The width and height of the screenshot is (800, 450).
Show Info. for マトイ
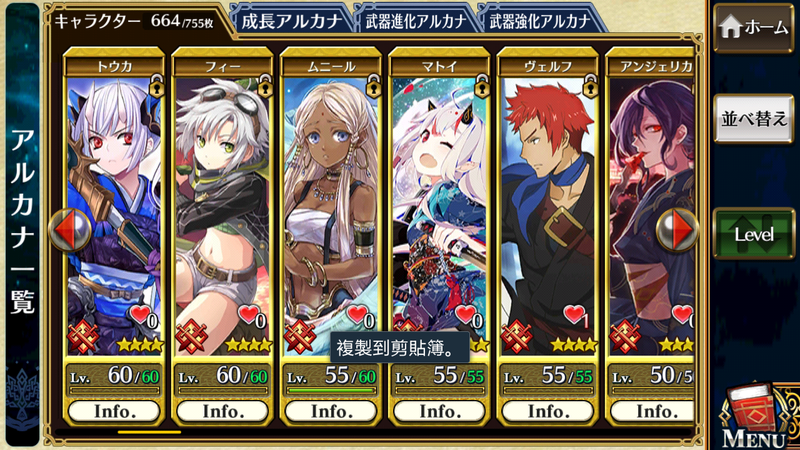[438, 411]
